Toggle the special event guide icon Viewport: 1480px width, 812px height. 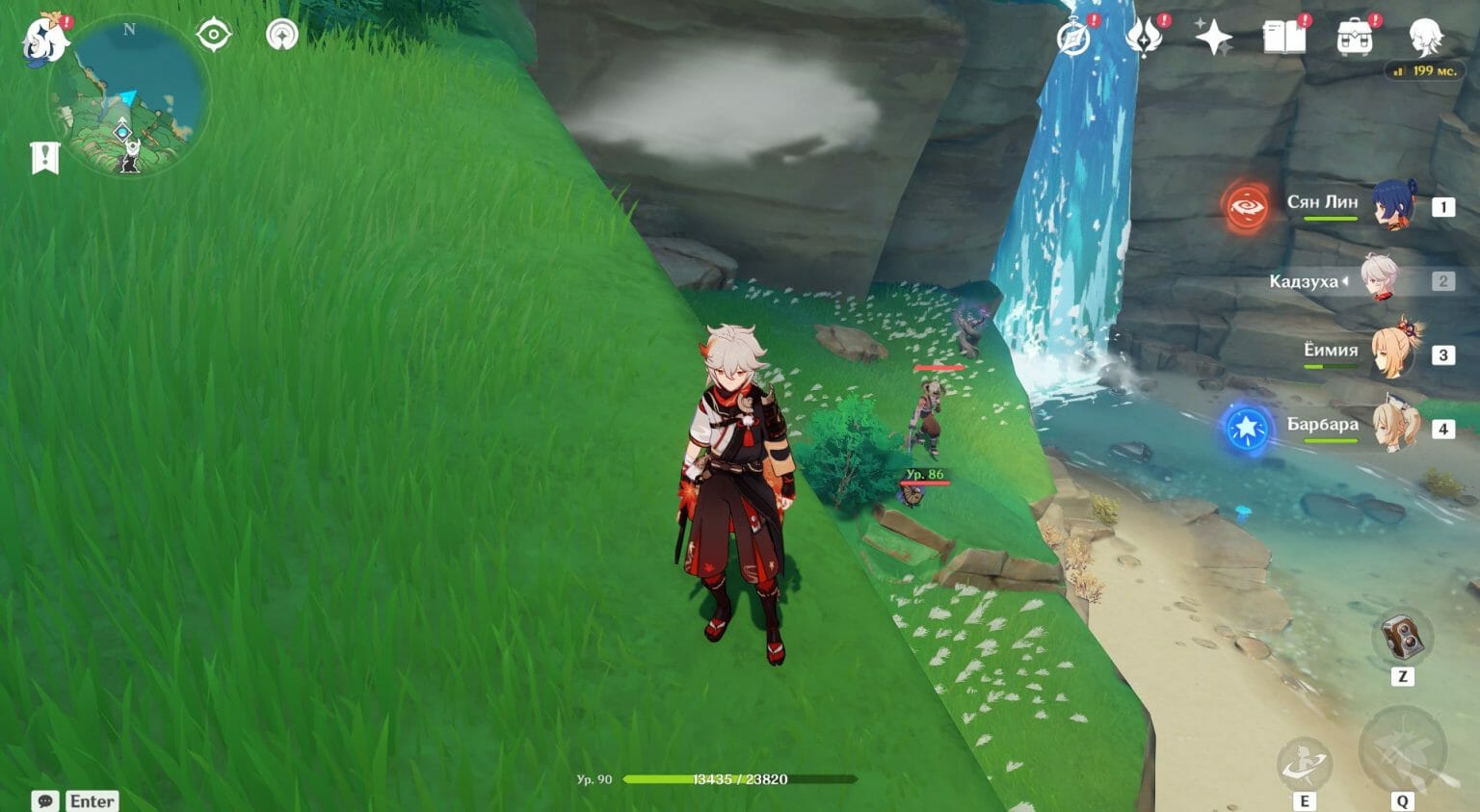[281, 35]
